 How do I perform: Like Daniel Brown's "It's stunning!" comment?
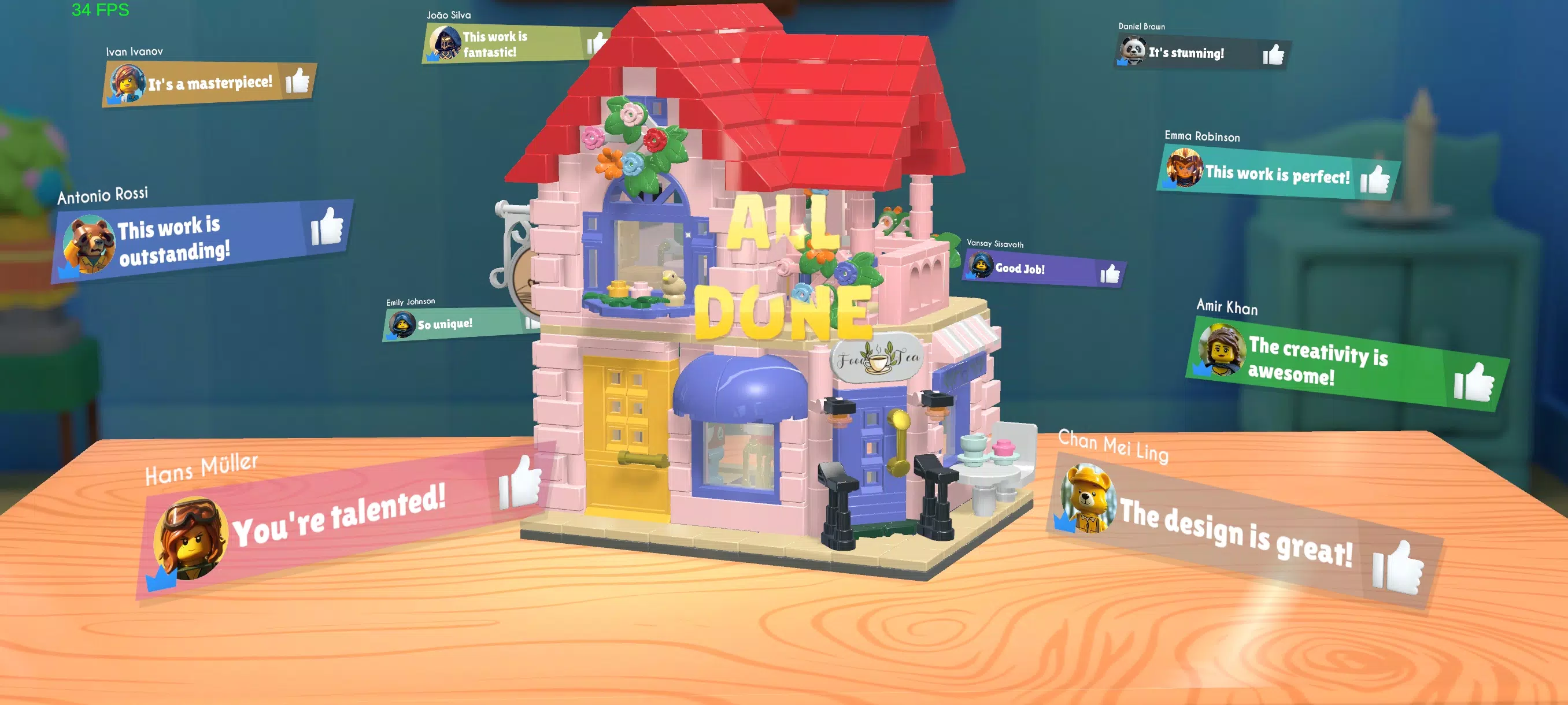click(1273, 54)
